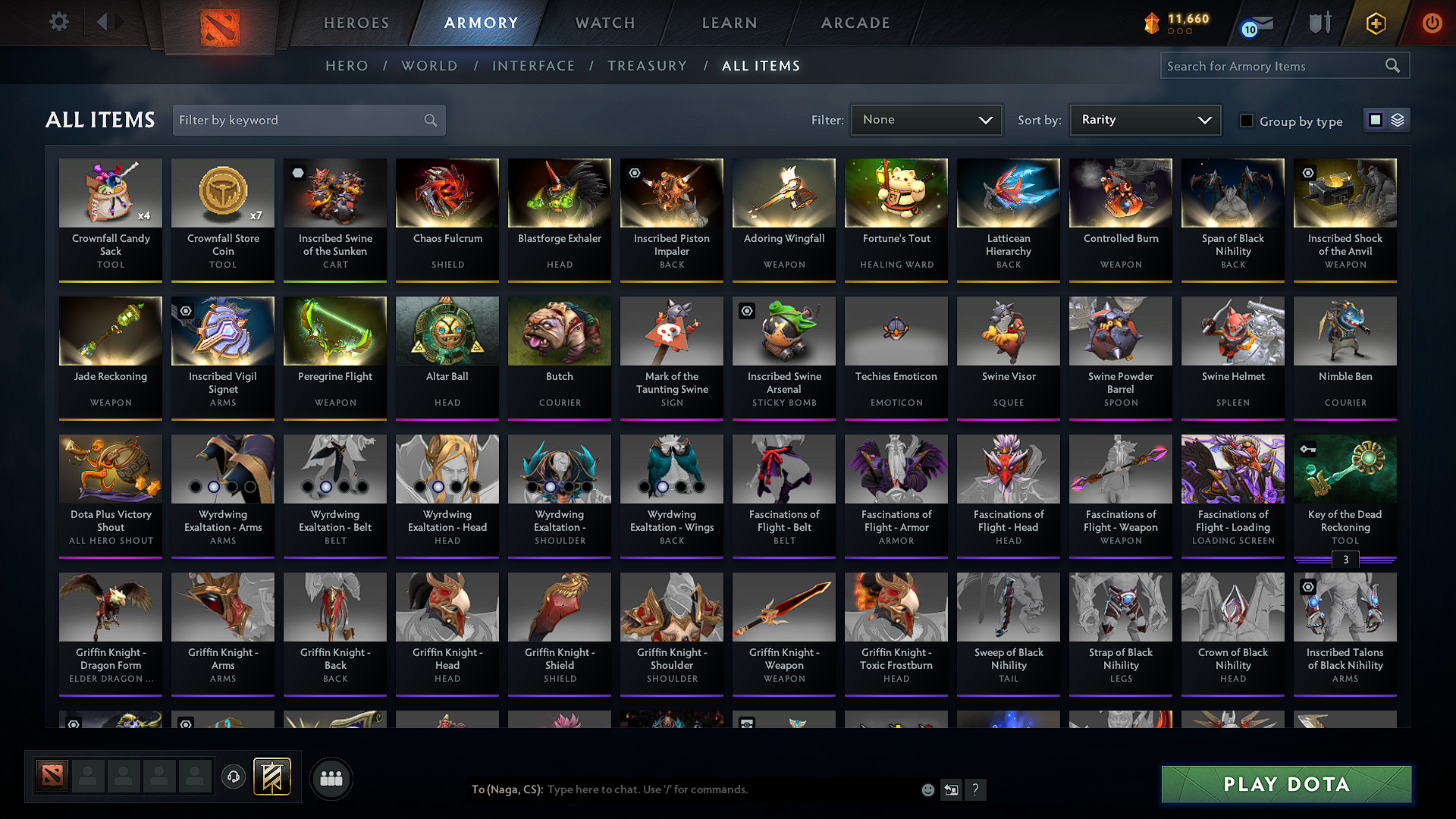Open the Filter dropdown set to None

coord(926,120)
